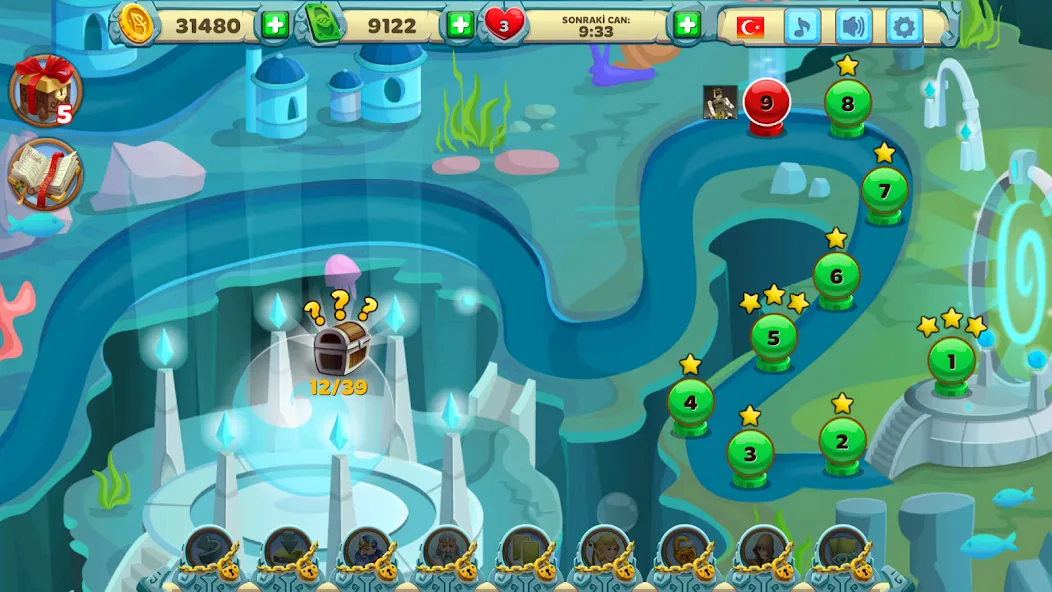1052x592 pixels.
Task: Open the level 3 green orb
Action: (x=750, y=454)
